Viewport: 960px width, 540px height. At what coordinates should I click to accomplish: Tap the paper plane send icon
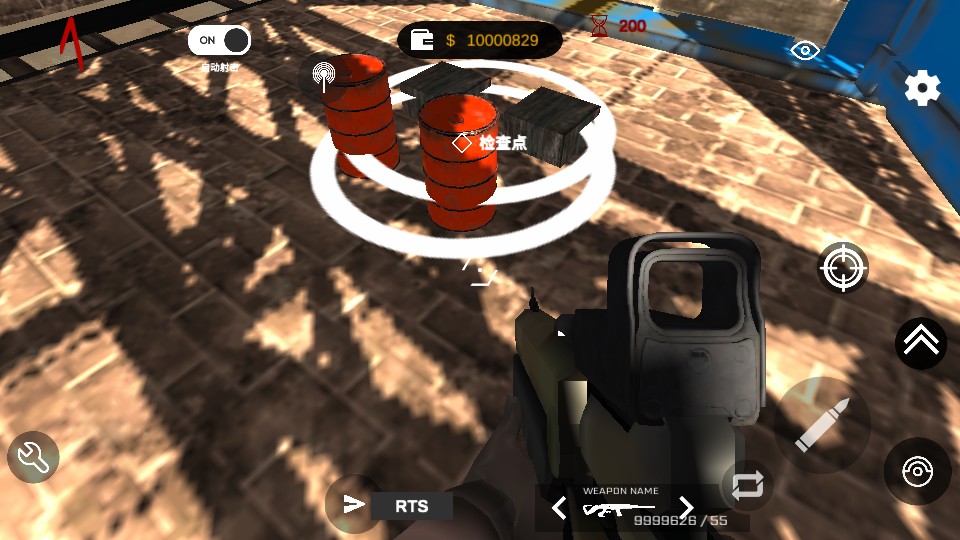click(353, 504)
